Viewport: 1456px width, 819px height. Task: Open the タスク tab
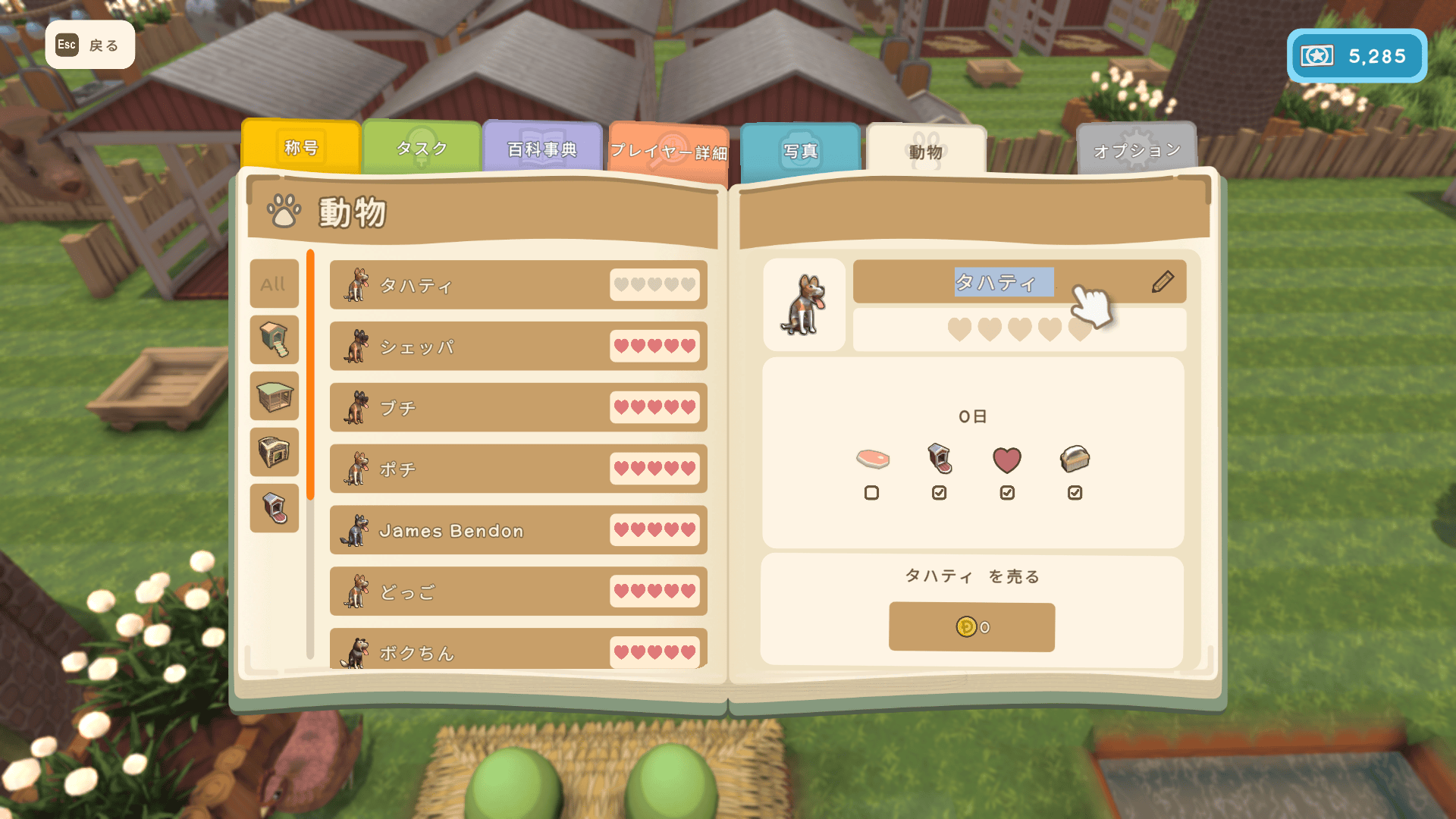point(422,149)
